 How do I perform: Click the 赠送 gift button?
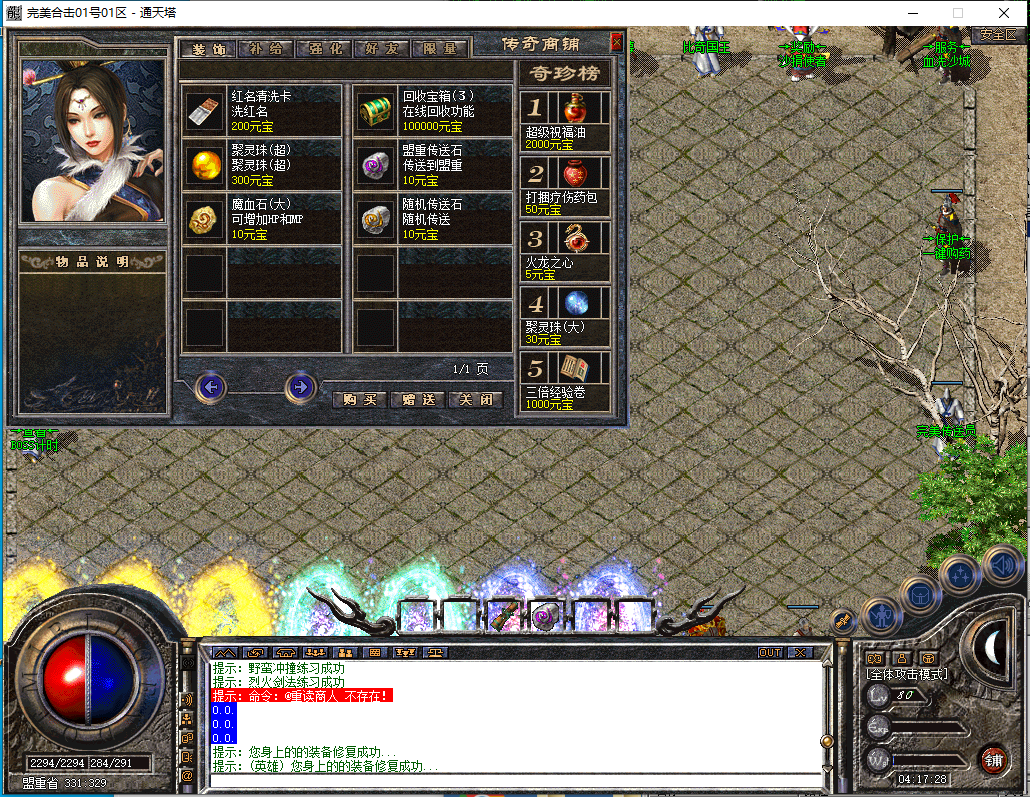[x=417, y=399]
